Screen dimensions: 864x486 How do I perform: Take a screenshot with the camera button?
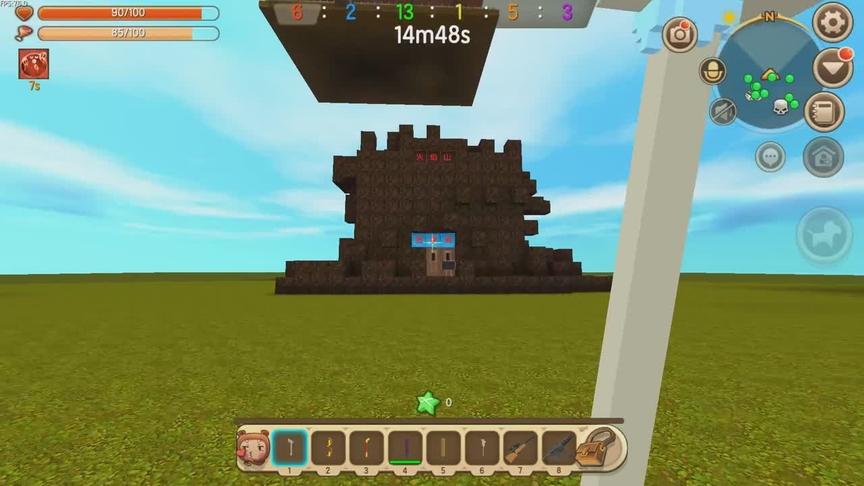(x=681, y=34)
